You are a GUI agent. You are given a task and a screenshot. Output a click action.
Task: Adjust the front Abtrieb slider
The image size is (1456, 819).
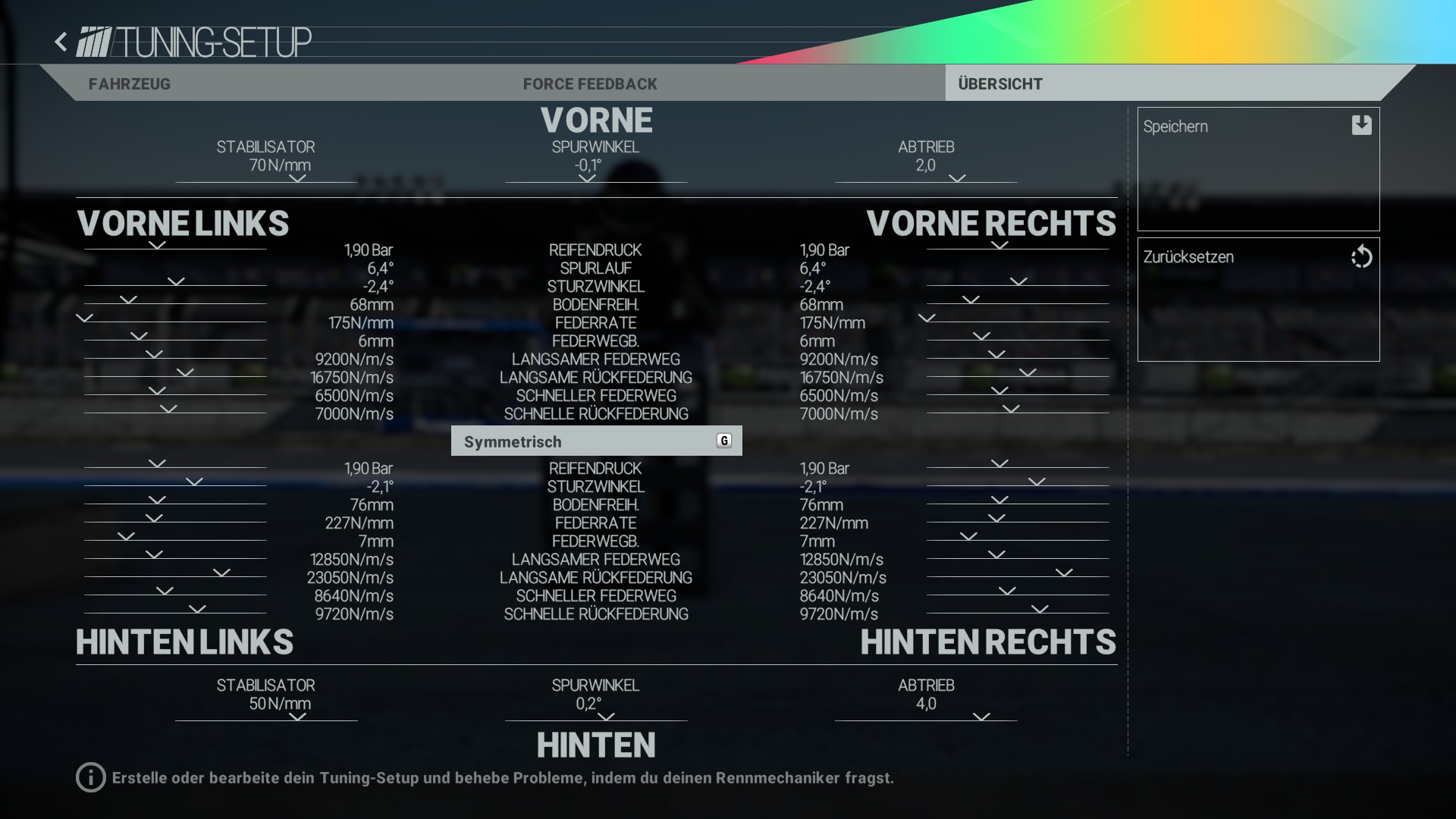[957, 180]
